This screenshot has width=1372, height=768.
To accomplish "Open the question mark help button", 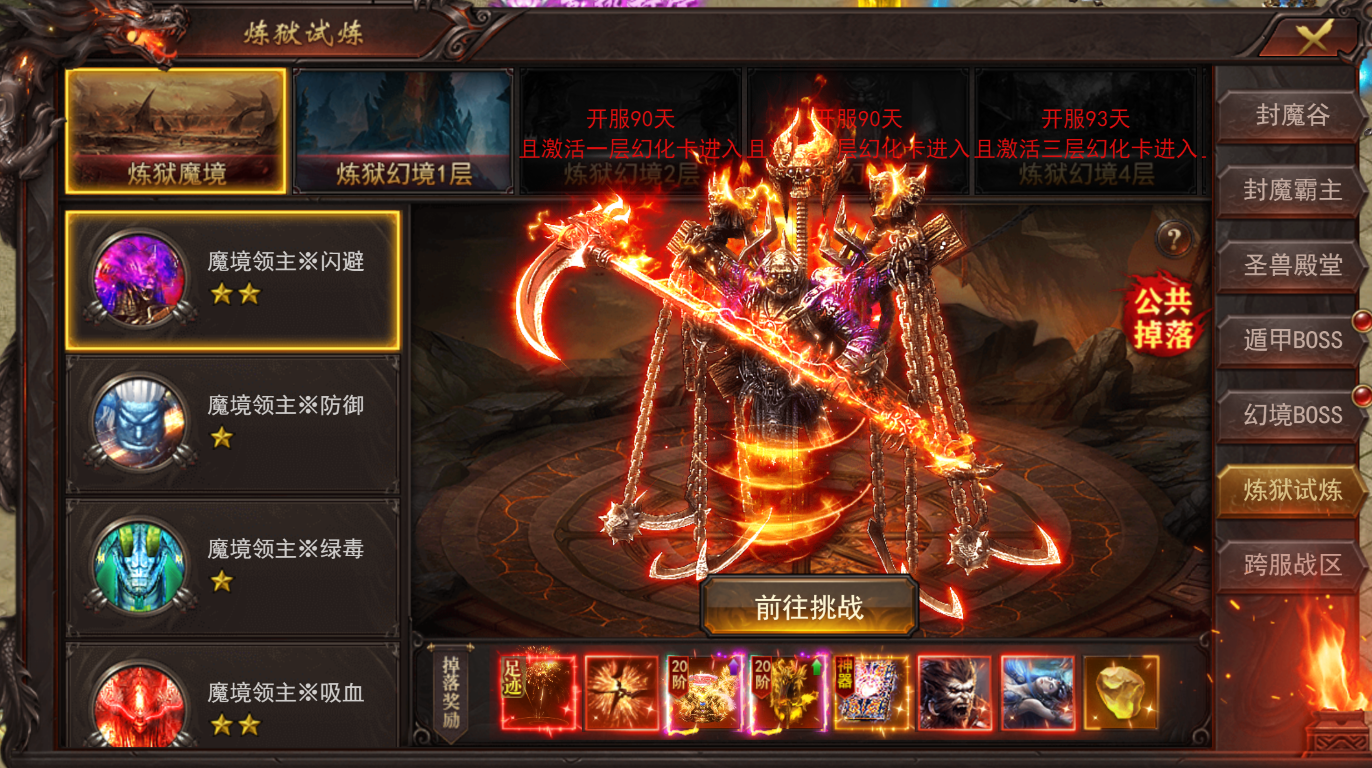I will point(1175,239).
